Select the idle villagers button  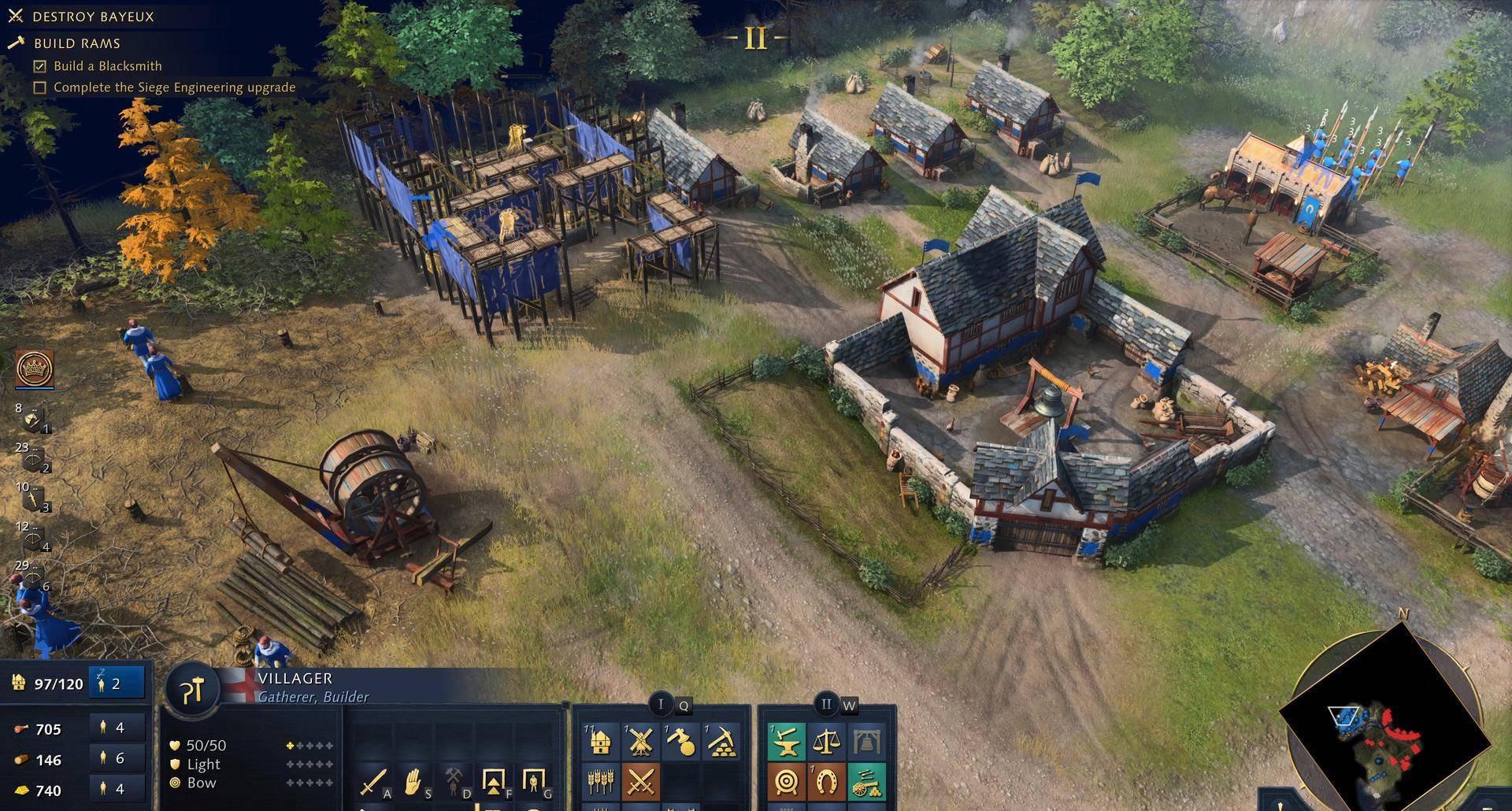click(x=117, y=683)
